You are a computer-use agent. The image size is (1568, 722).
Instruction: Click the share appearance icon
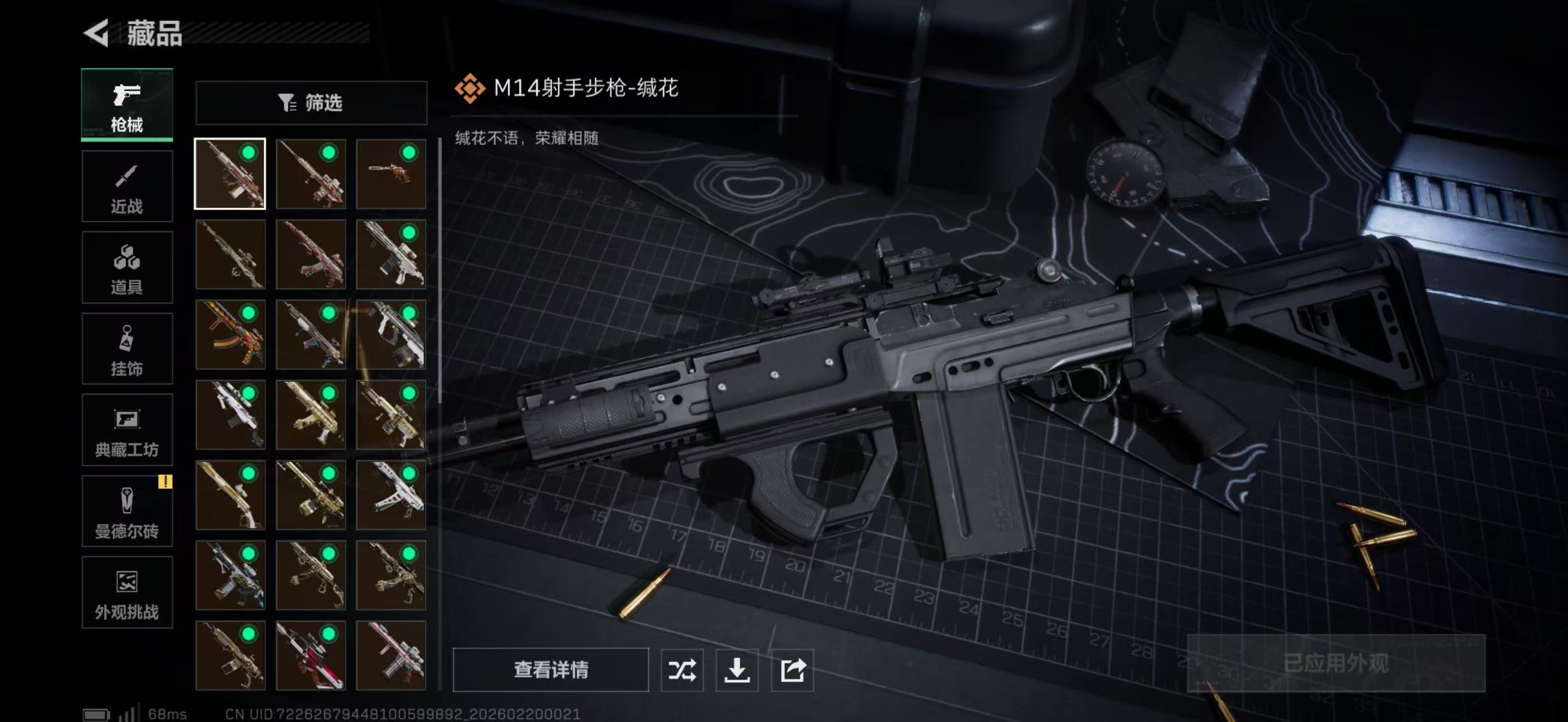[793, 671]
